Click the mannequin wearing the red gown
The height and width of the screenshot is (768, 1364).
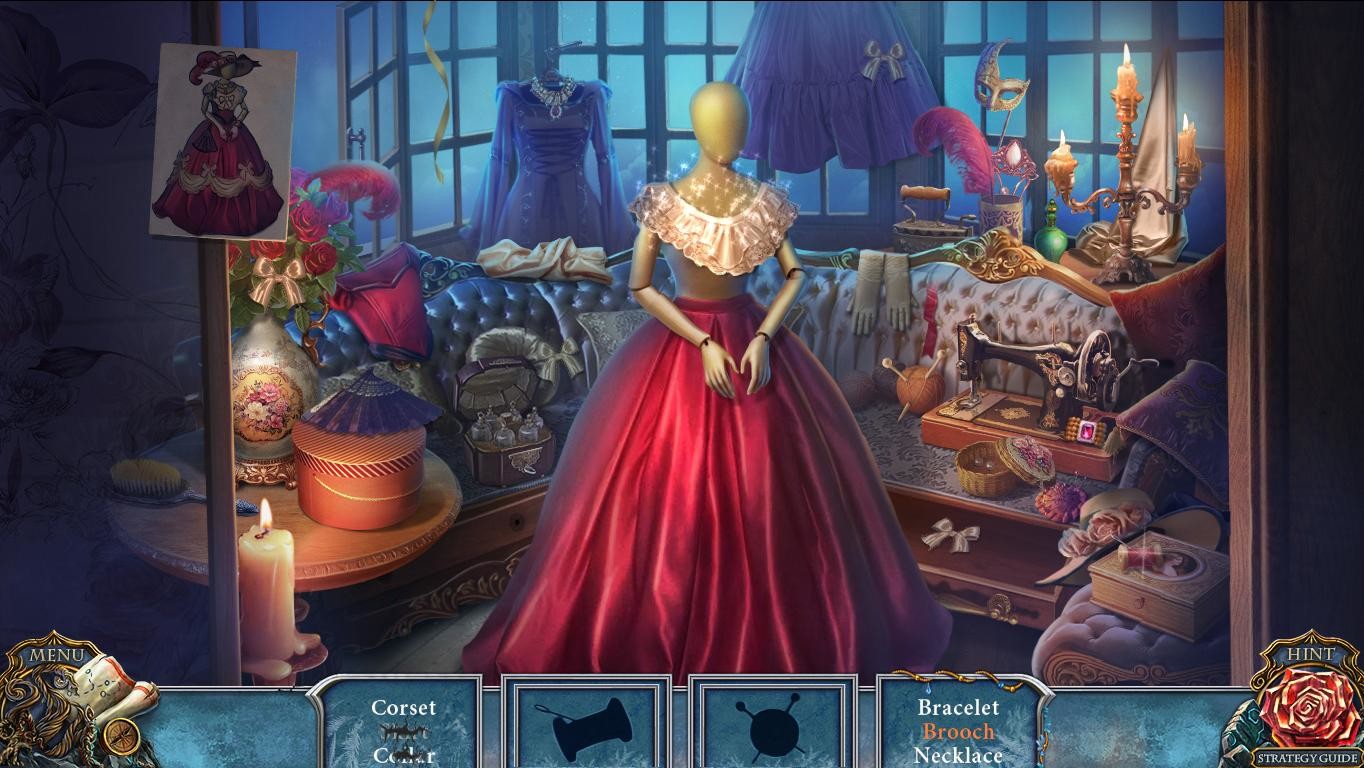(720, 300)
